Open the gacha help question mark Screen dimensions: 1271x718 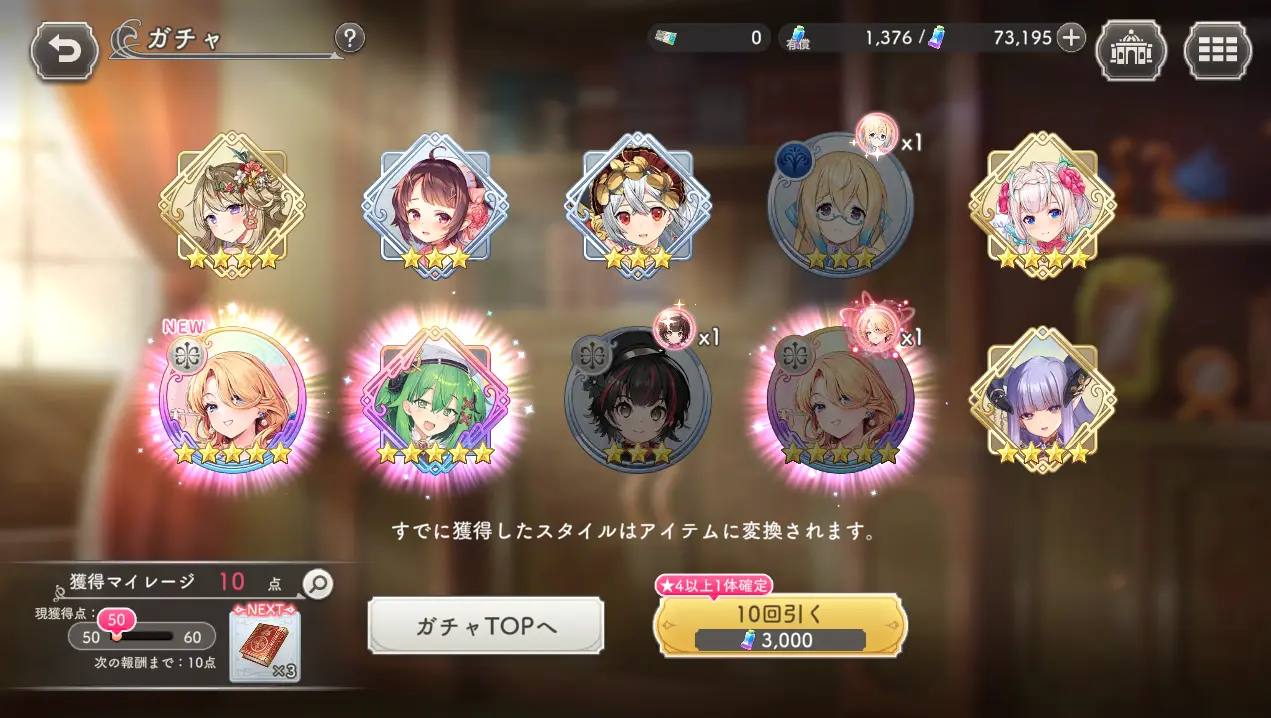(348, 39)
